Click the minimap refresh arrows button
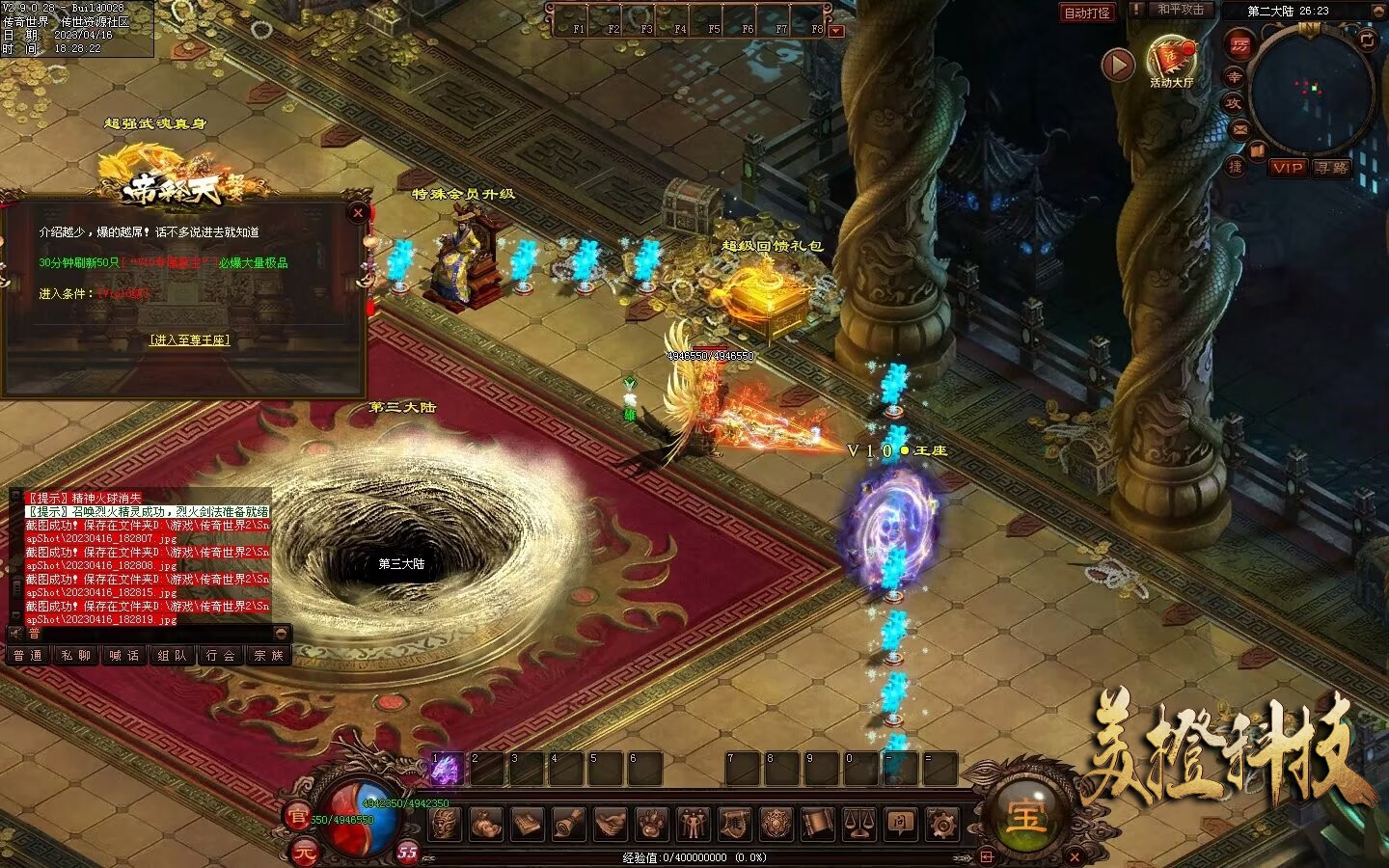 (x=1367, y=41)
